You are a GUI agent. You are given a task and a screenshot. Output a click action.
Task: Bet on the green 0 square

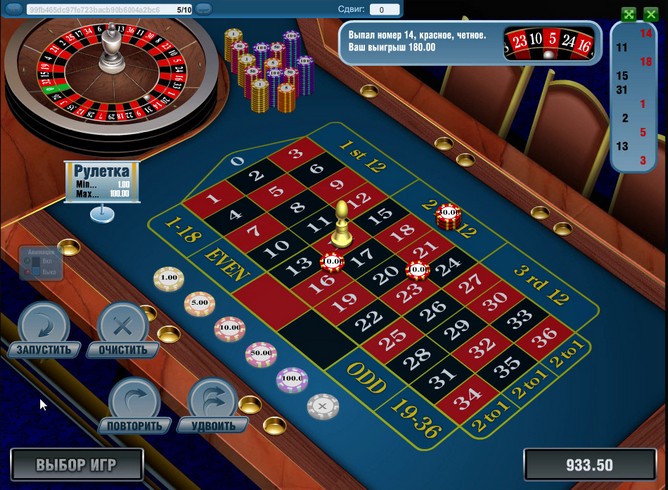pyautogui.click(x=237, y=160)
